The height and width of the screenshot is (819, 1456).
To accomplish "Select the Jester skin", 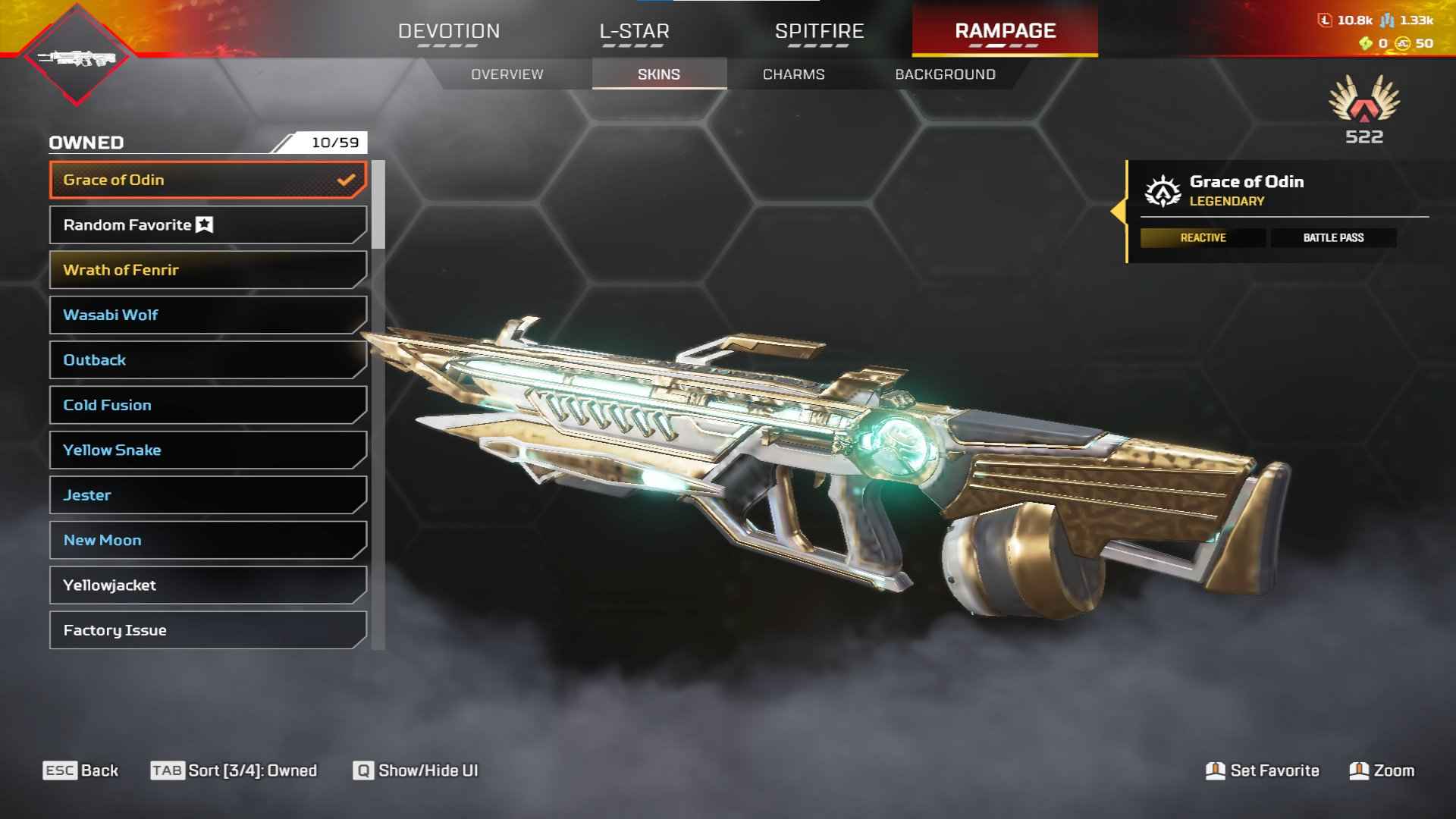I will click(x=208, y=495).
